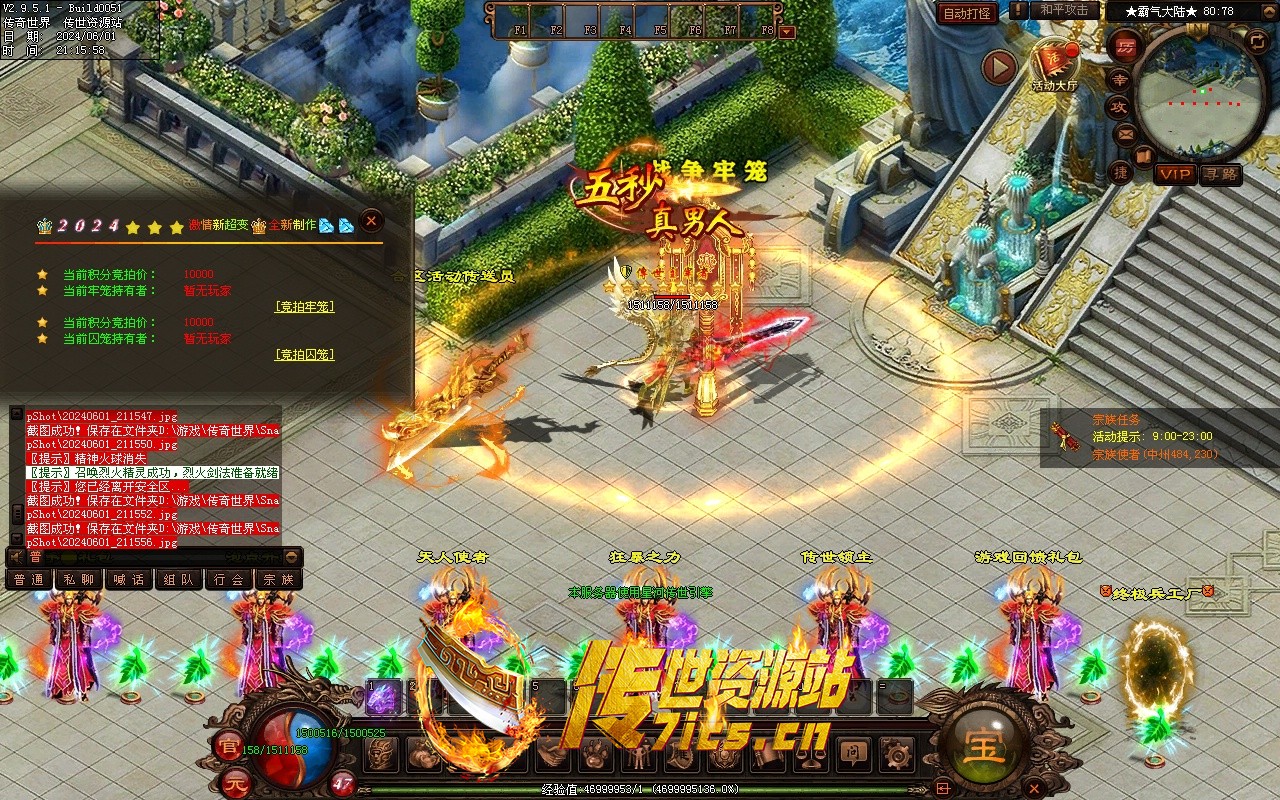Activate 寻路 pathfinding button
The width and height of the screenshot is (1280, 800).
[1220, 174]
